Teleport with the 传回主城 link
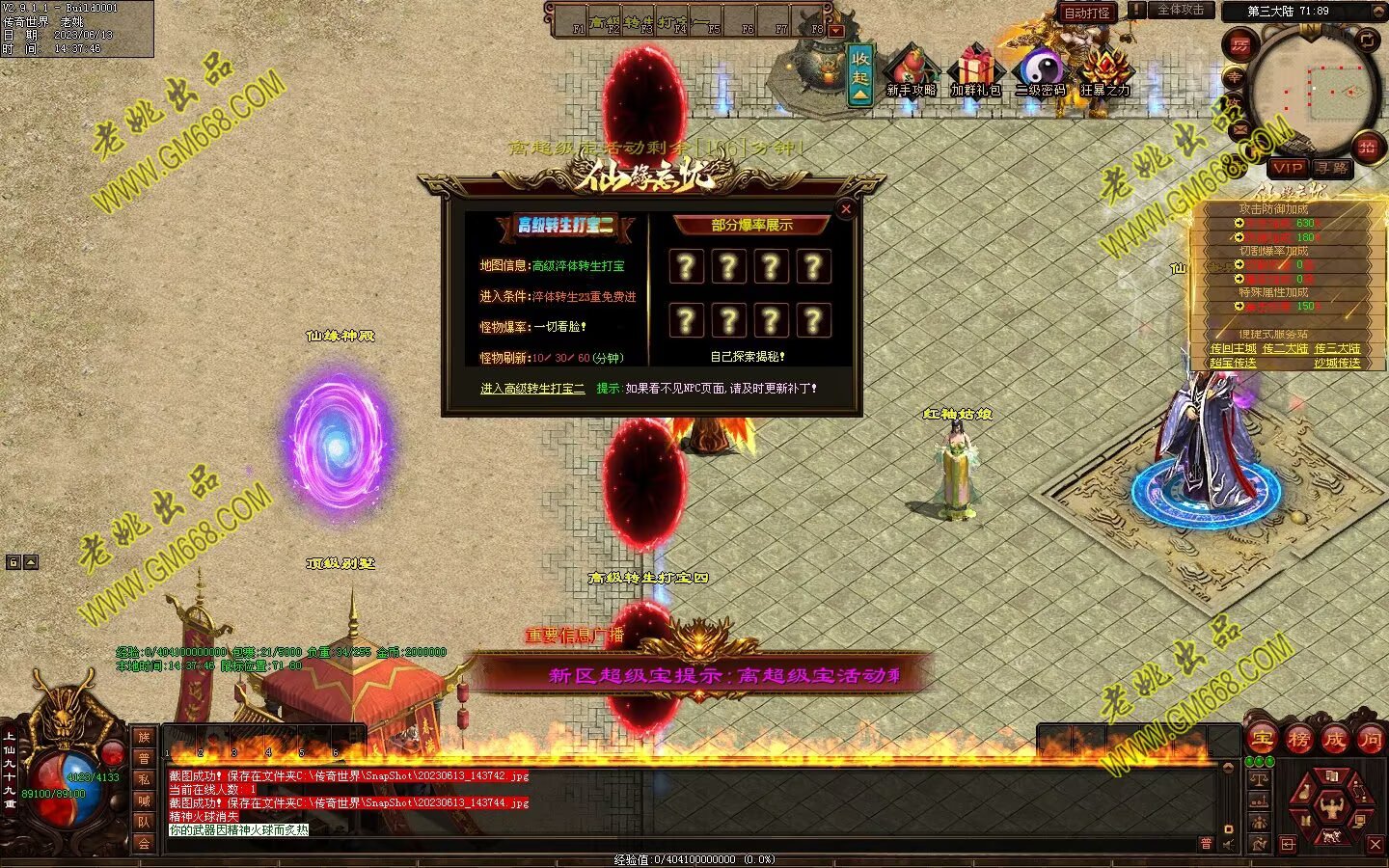 [1233, 349]
